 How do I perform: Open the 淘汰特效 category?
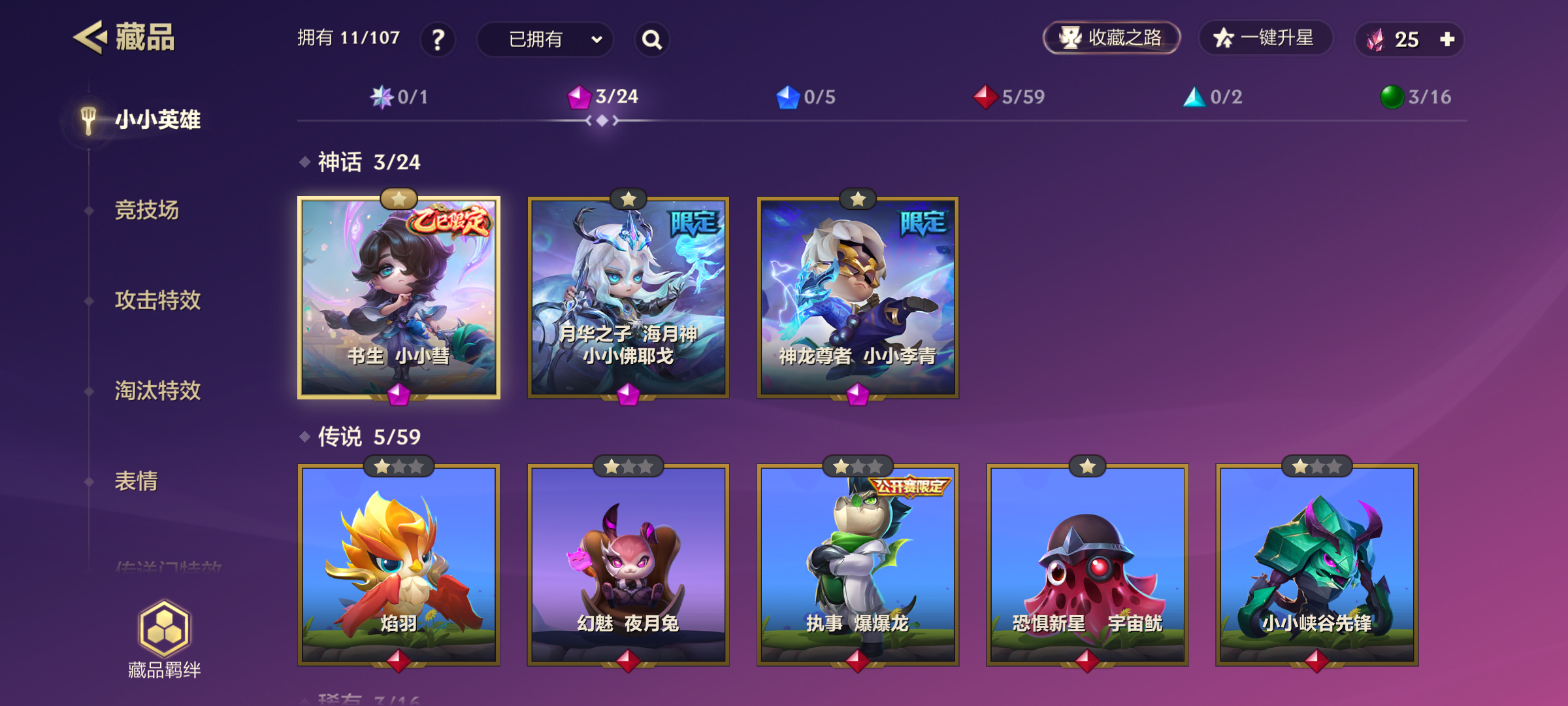point(157,390)
